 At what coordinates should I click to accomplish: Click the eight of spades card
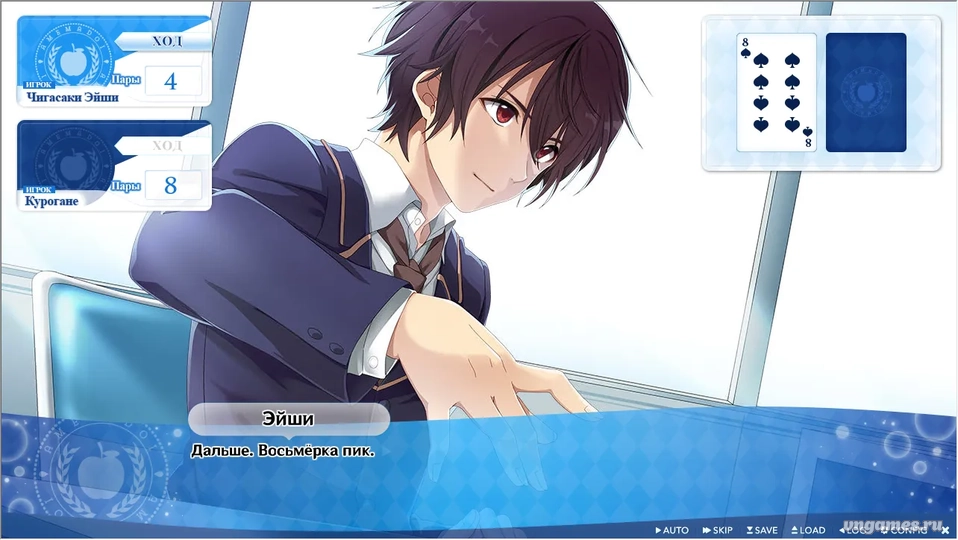777,93
